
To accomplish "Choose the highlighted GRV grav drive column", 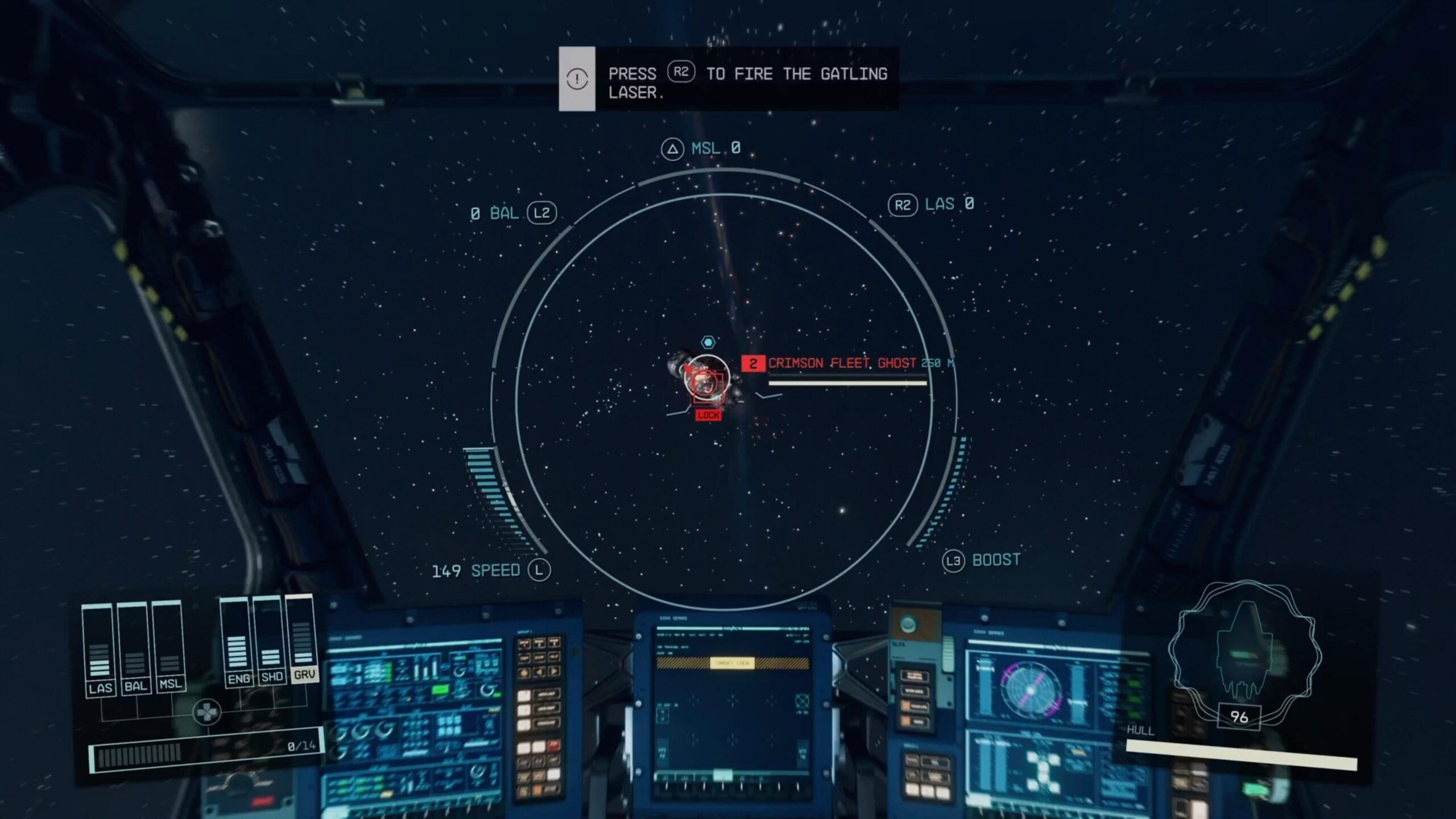I will pyautogui.click(x=303, y=638).
